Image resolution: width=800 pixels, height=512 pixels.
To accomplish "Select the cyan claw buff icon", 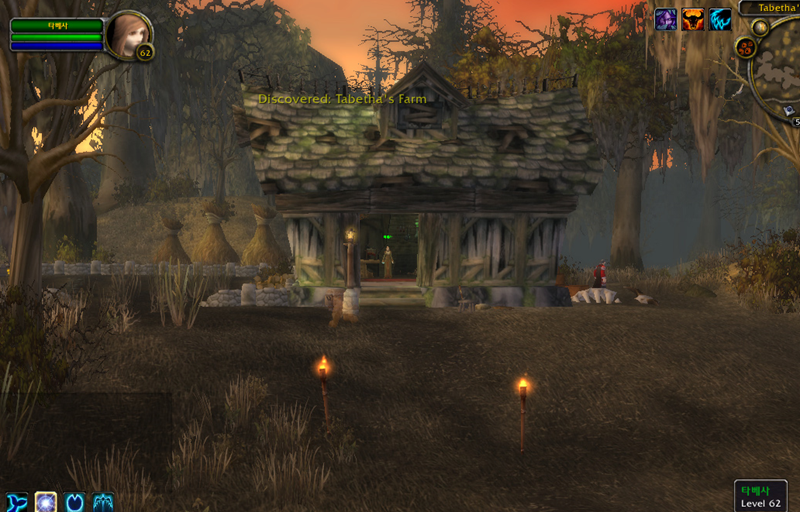I will (x=720, y=19).
